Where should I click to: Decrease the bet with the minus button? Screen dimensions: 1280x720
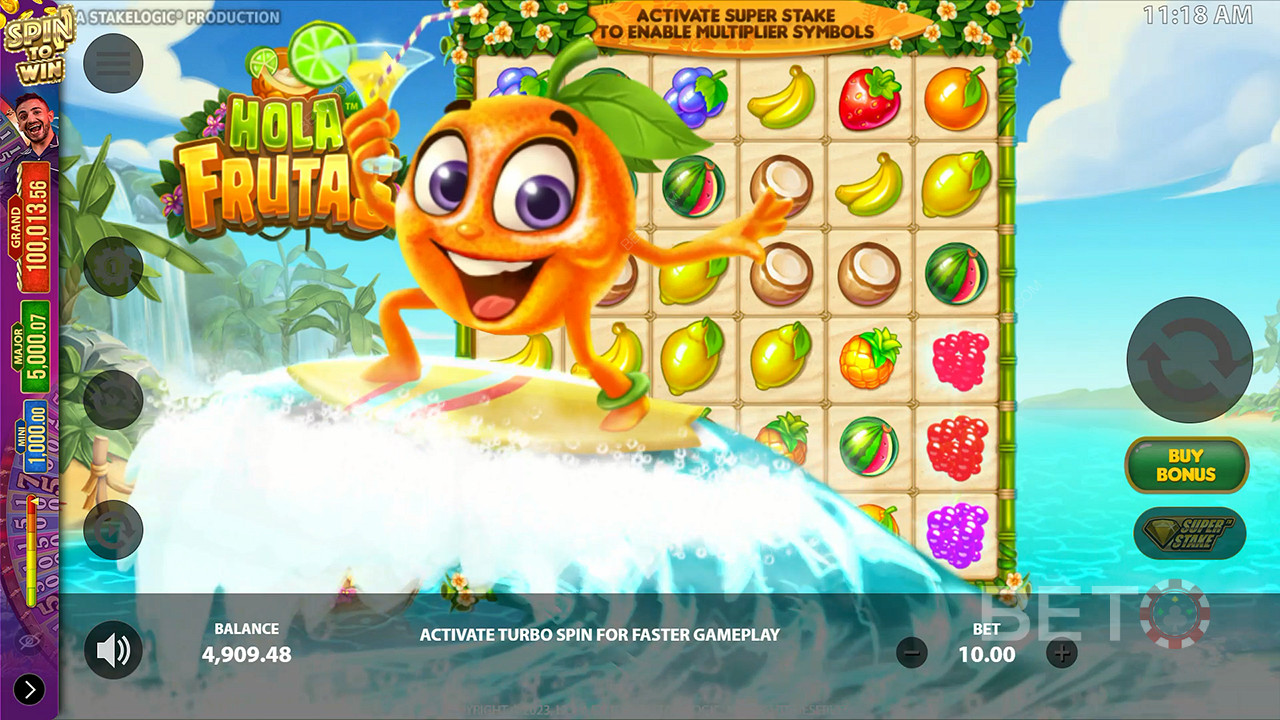911,654
